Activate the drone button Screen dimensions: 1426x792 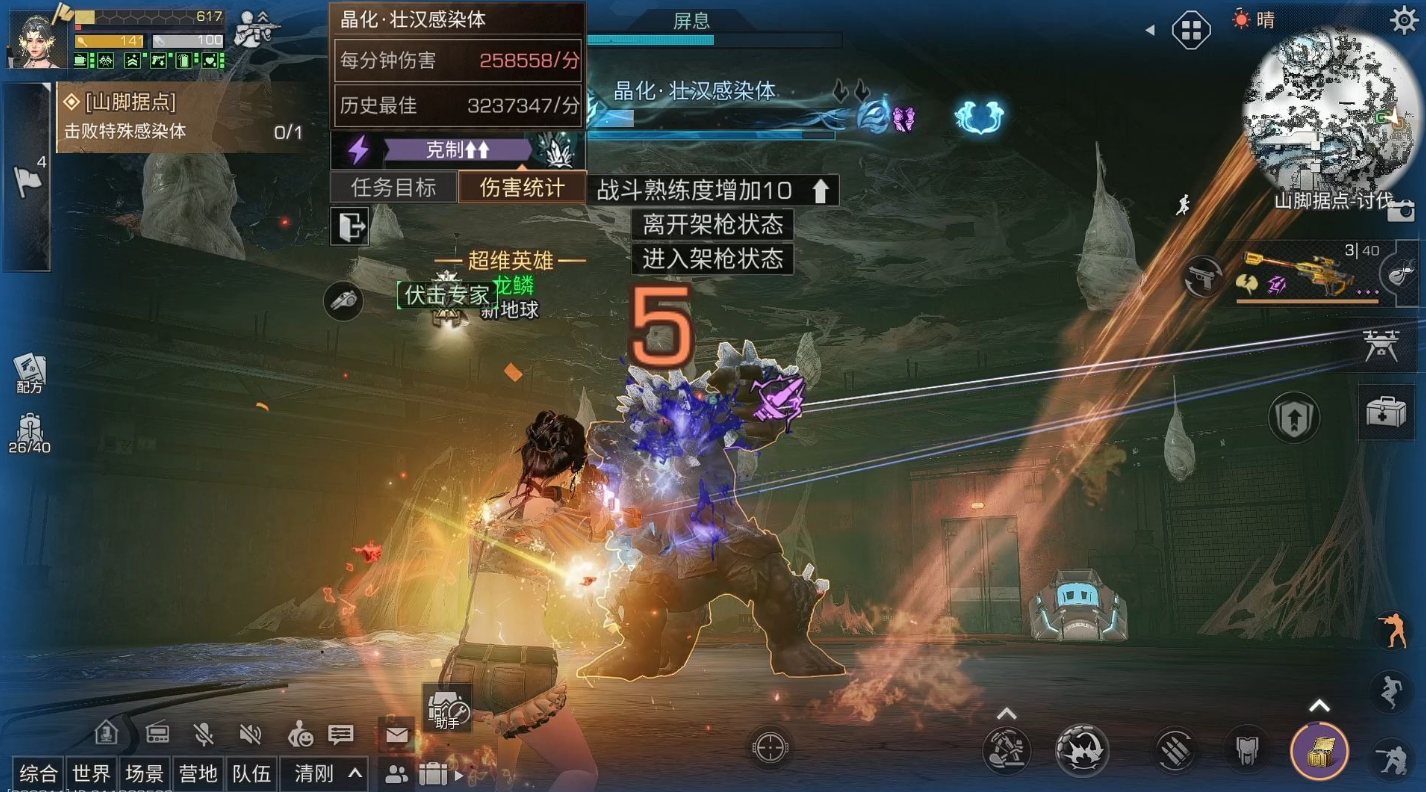tap(1387, 345)
